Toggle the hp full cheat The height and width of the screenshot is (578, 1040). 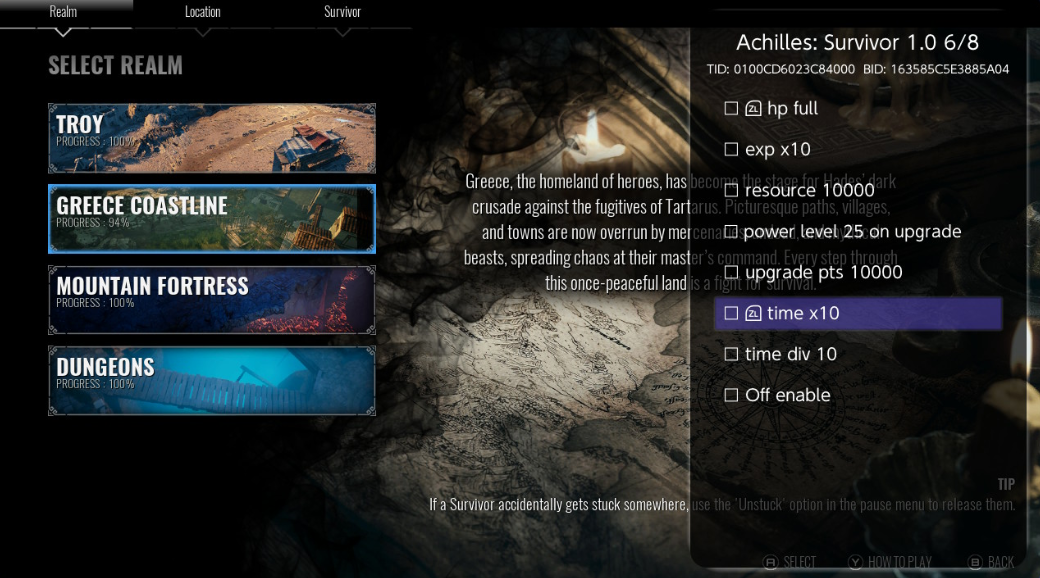pyautogui.click(x=731, y=108)
